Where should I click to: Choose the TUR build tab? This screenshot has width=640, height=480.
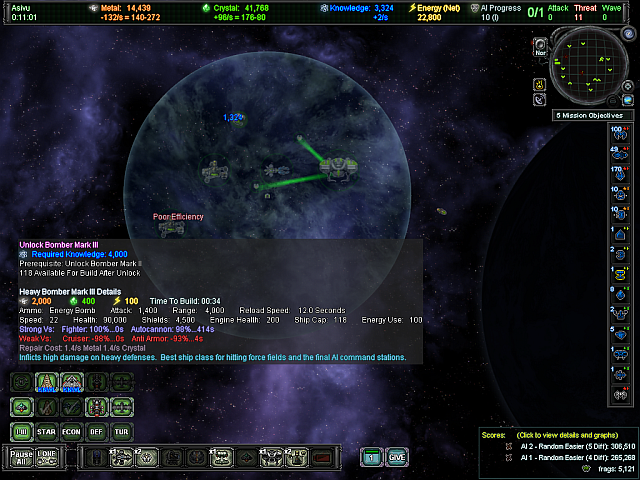(x=121, y=431)
